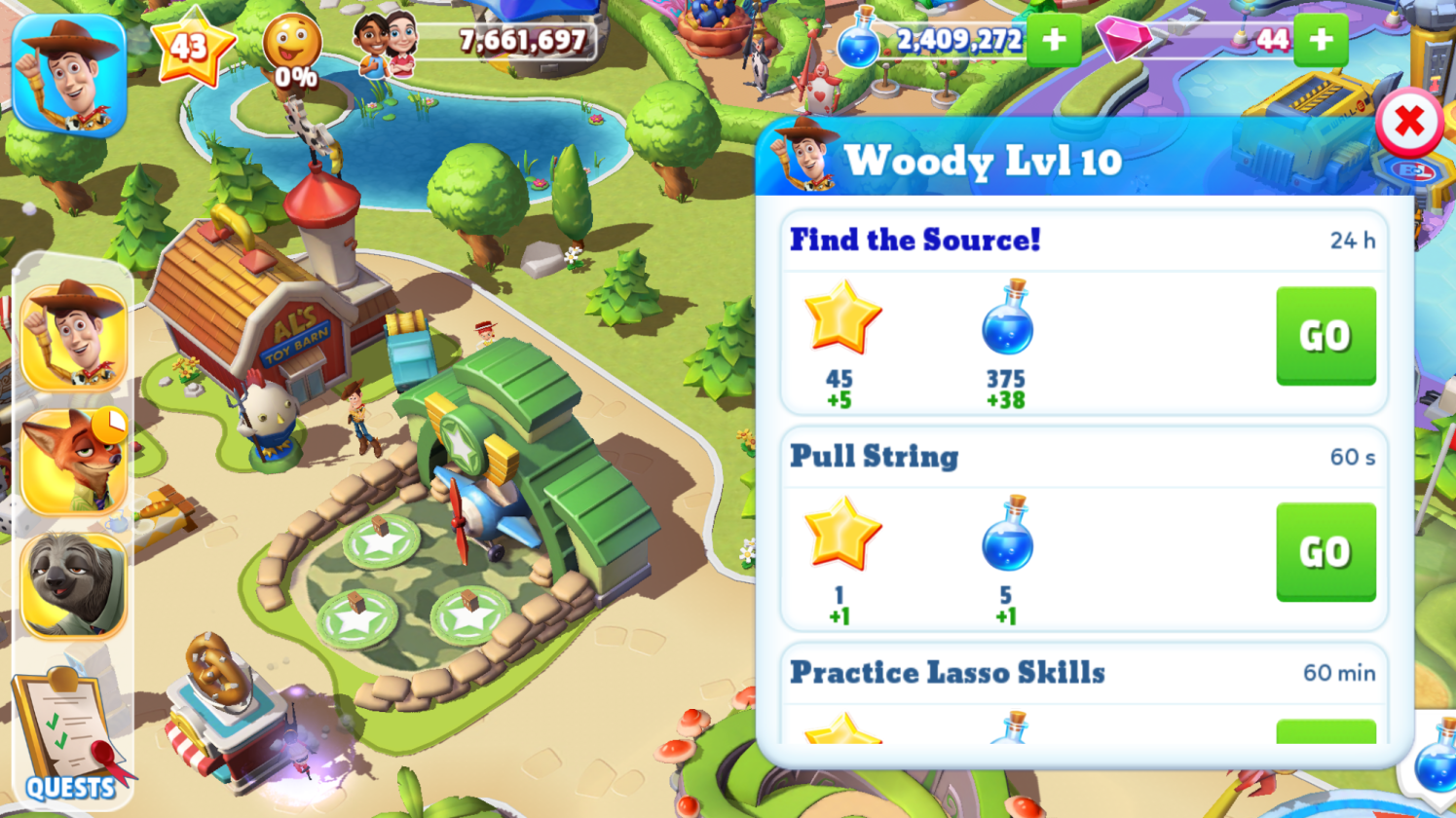Show the level 43 star details
This screenshot has width=1456, height=818.
click(191, 46)
